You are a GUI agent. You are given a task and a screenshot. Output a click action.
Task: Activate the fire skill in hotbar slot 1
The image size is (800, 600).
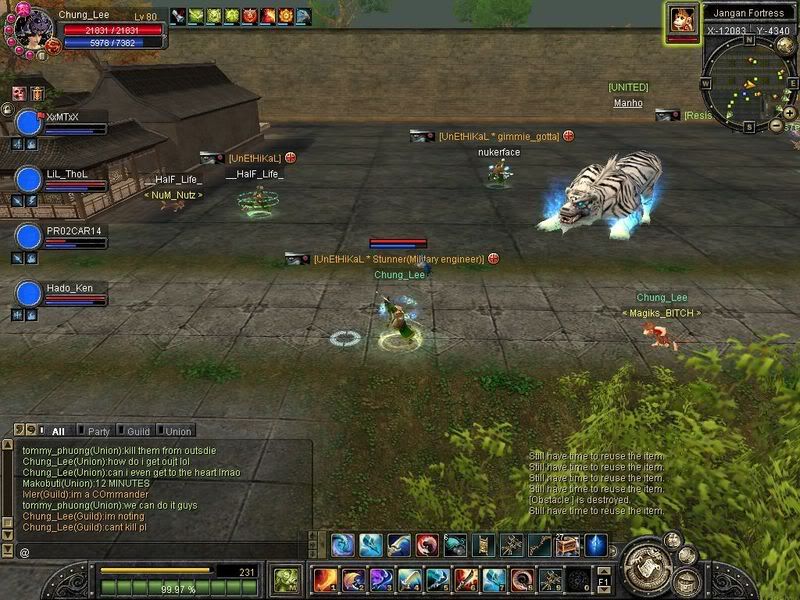click(325, 579)
